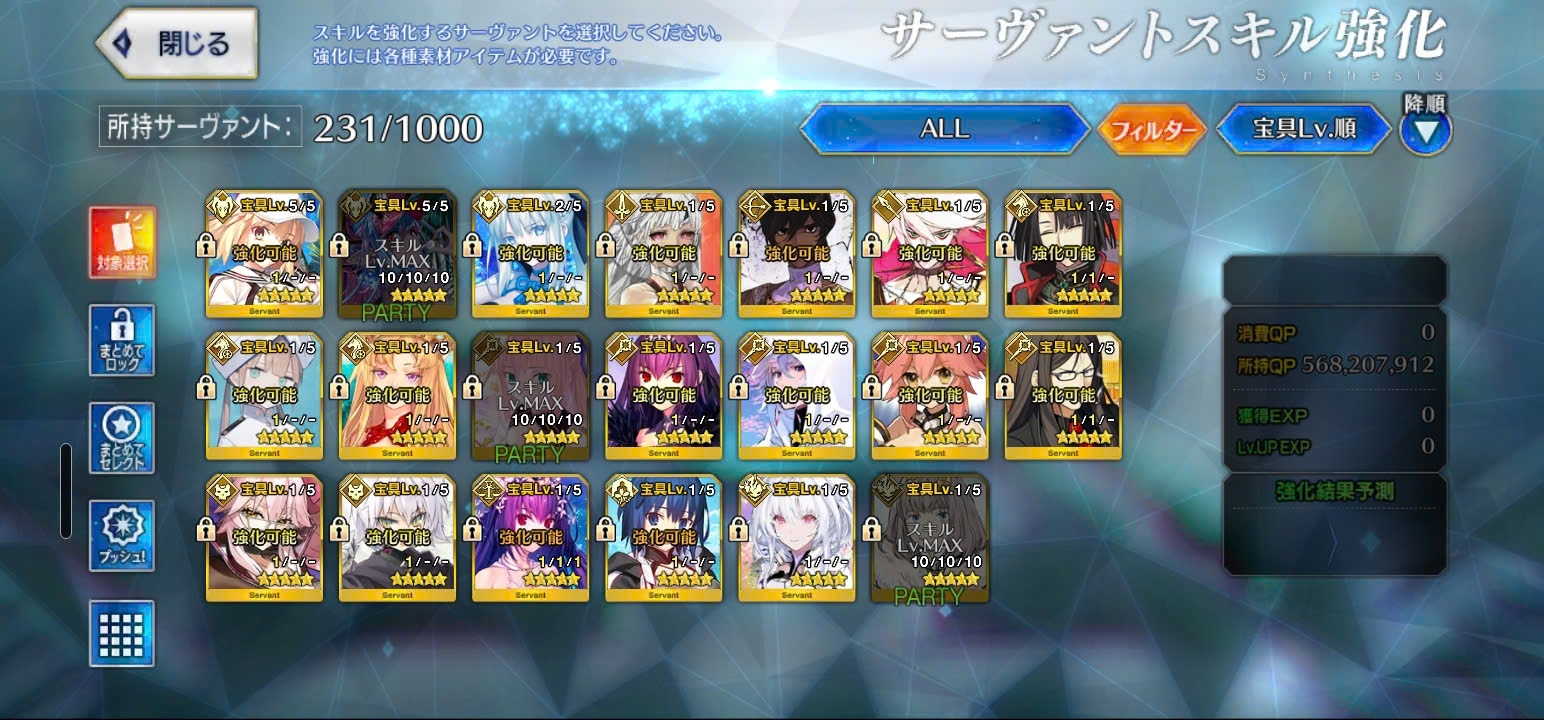Open the ALL class selector
The image size is (1544, 720).
[x=944, y=129]
